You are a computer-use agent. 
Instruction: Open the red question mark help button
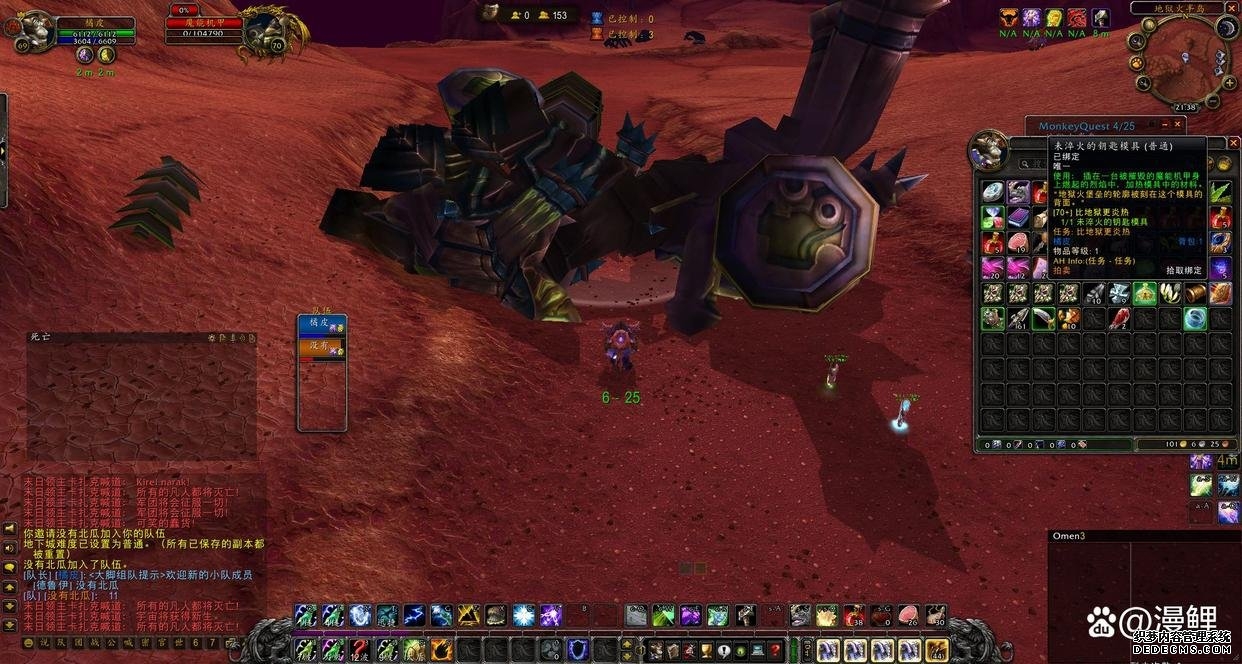[775, 649]
